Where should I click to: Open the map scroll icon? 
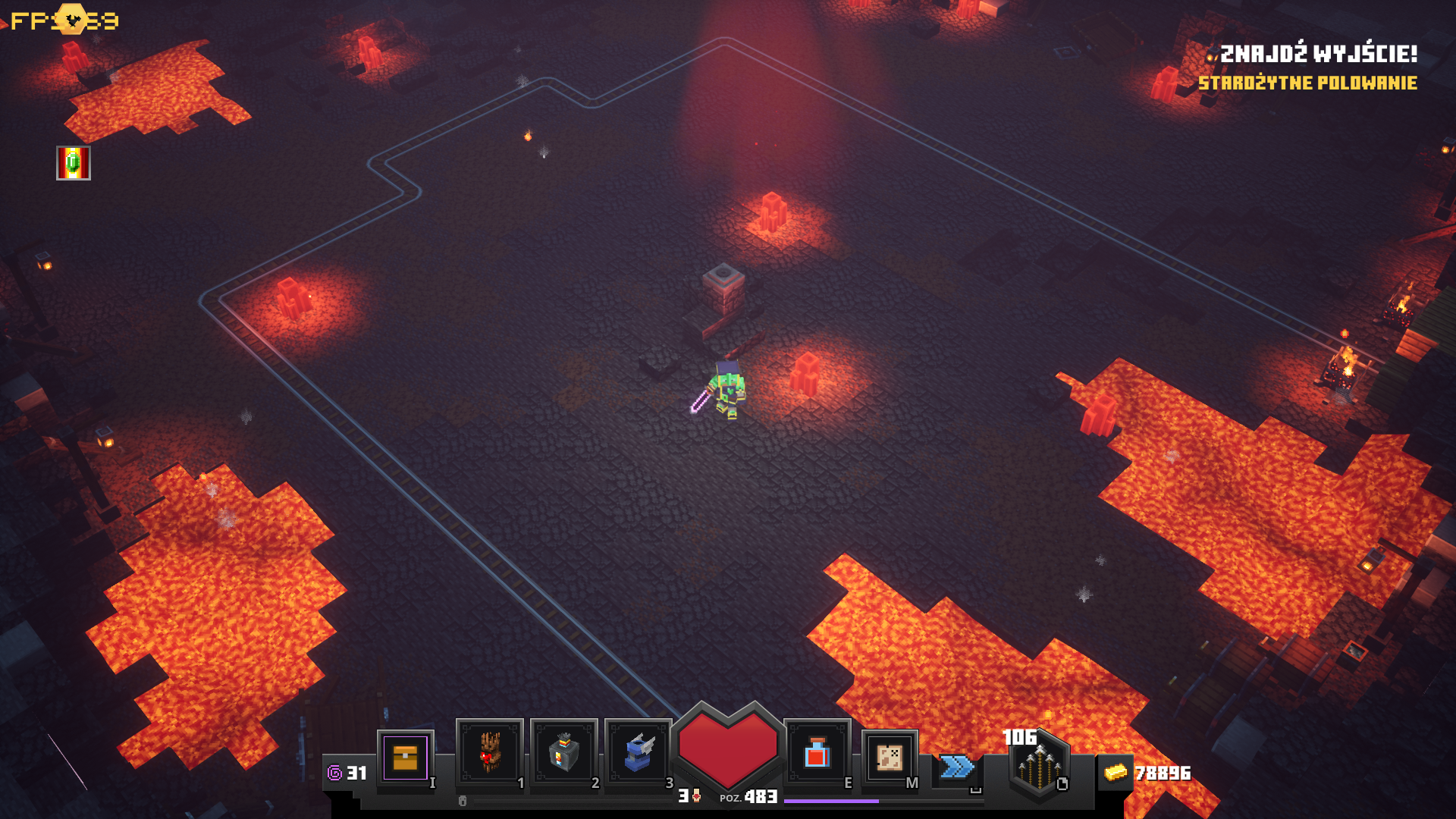889,756
